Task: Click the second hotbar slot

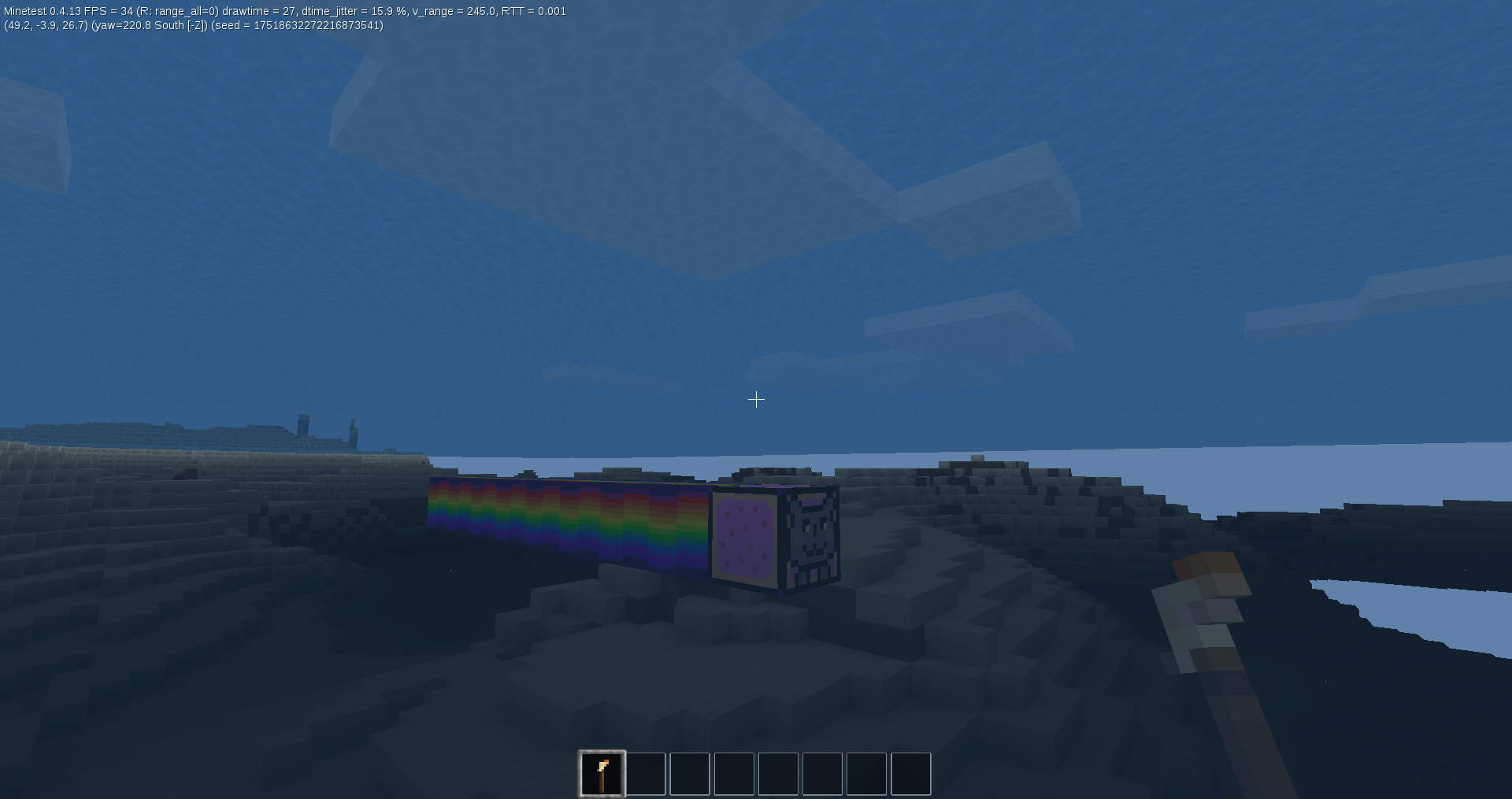Action: (646, 773)
